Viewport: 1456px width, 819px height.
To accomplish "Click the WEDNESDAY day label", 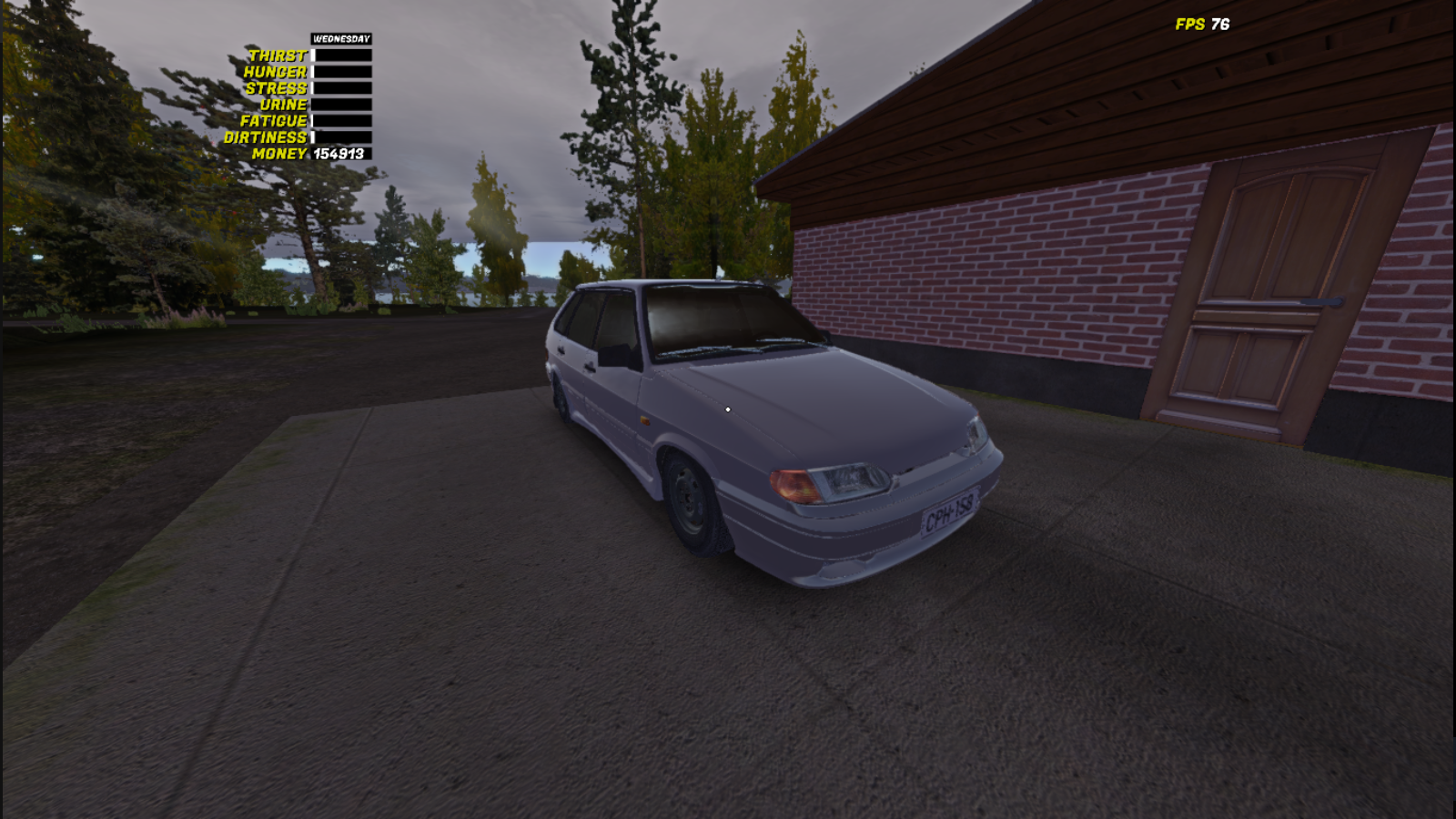I will pos(340,39).
